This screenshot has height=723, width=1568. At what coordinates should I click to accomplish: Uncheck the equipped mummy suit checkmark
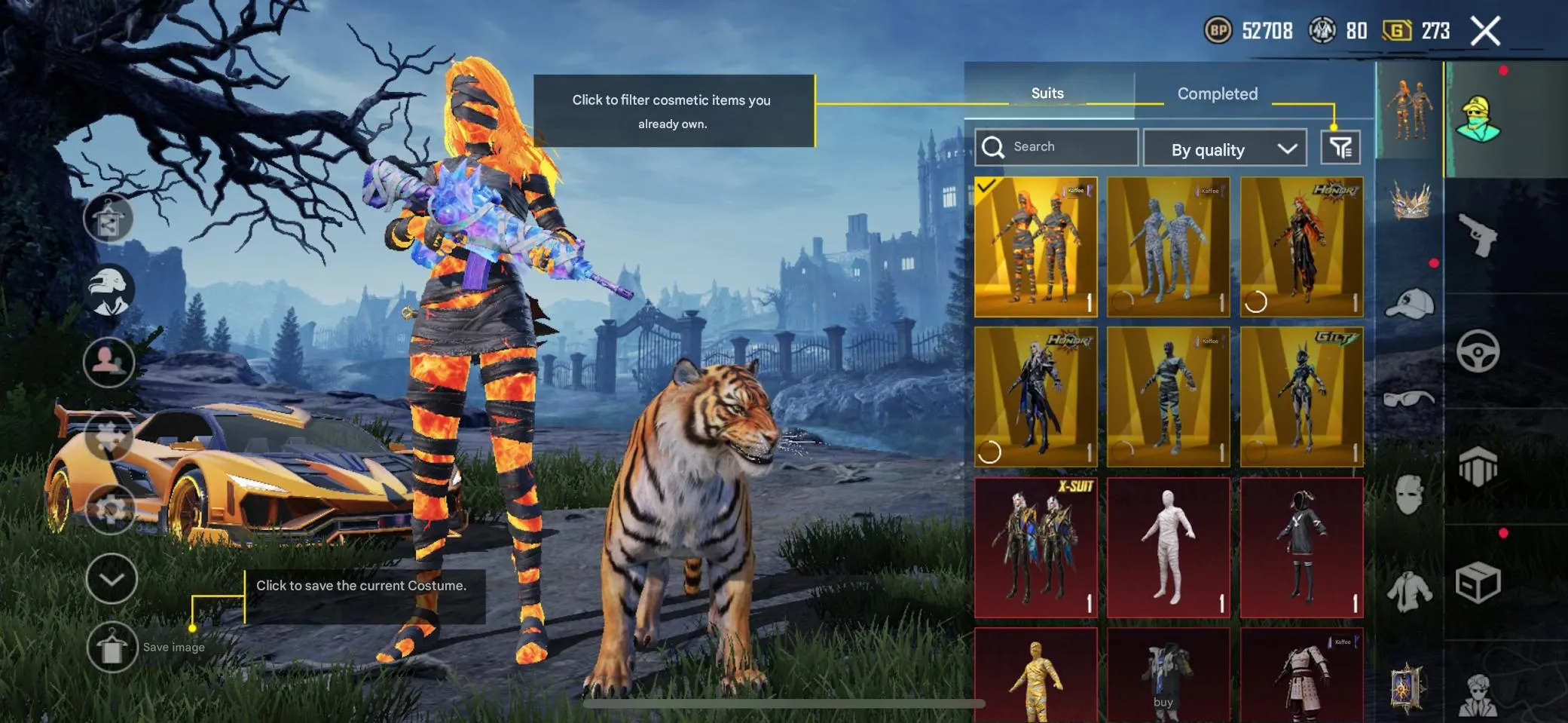[x=986, y=188]
